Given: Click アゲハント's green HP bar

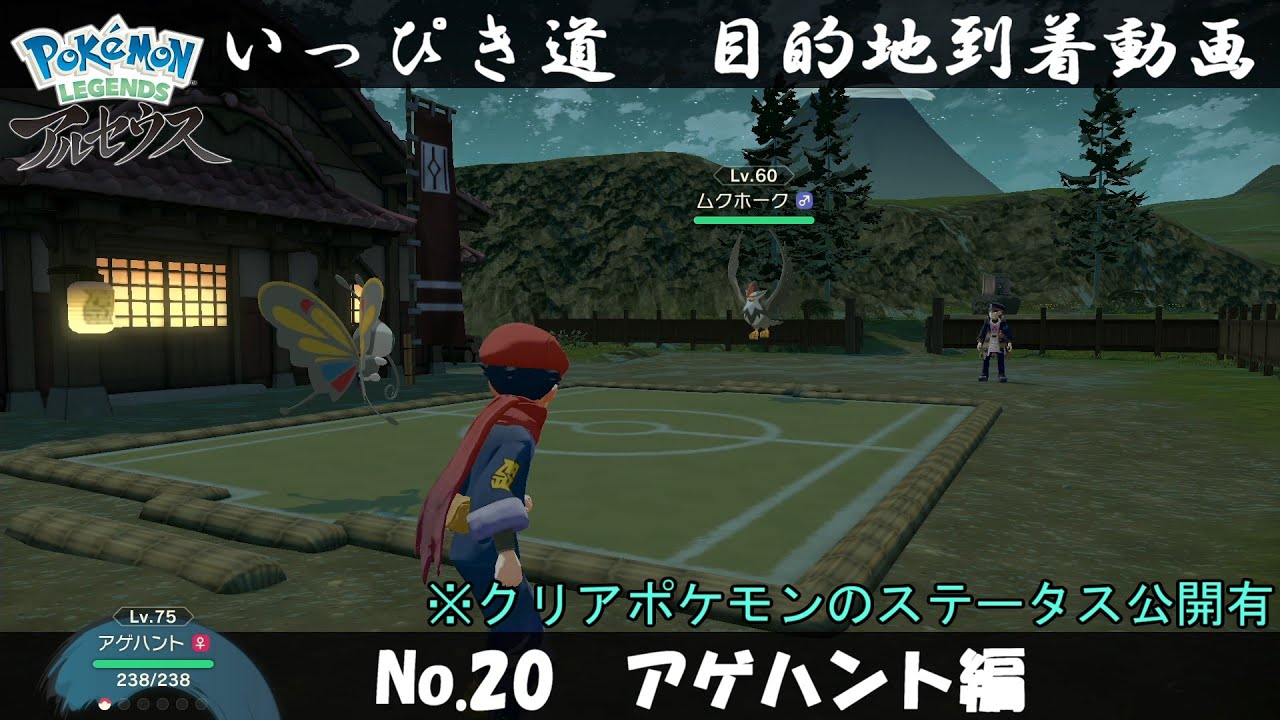Looking at the screenshot, I should tap(153, 663).
